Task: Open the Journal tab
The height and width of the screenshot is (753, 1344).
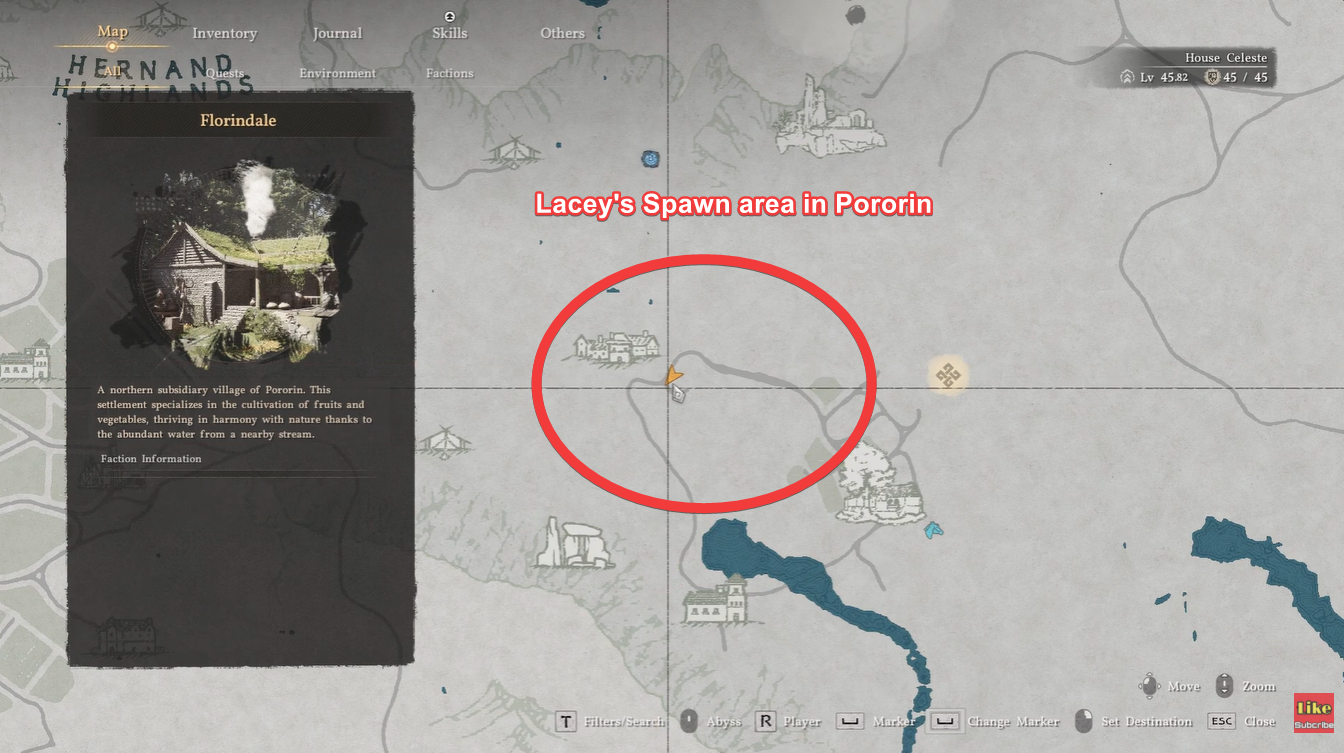Action: coord(337,33)
